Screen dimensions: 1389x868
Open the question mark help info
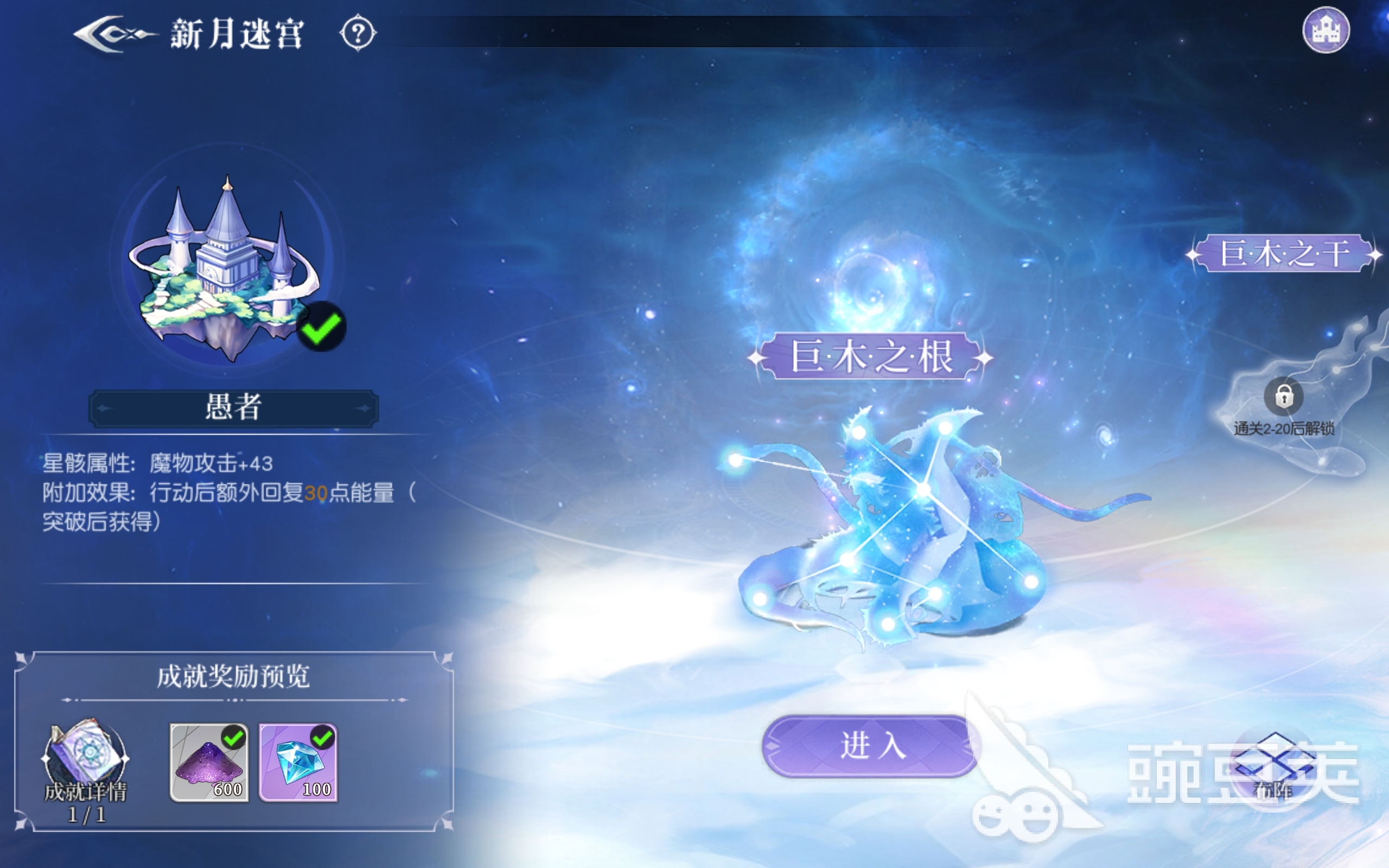coord(358,33)
